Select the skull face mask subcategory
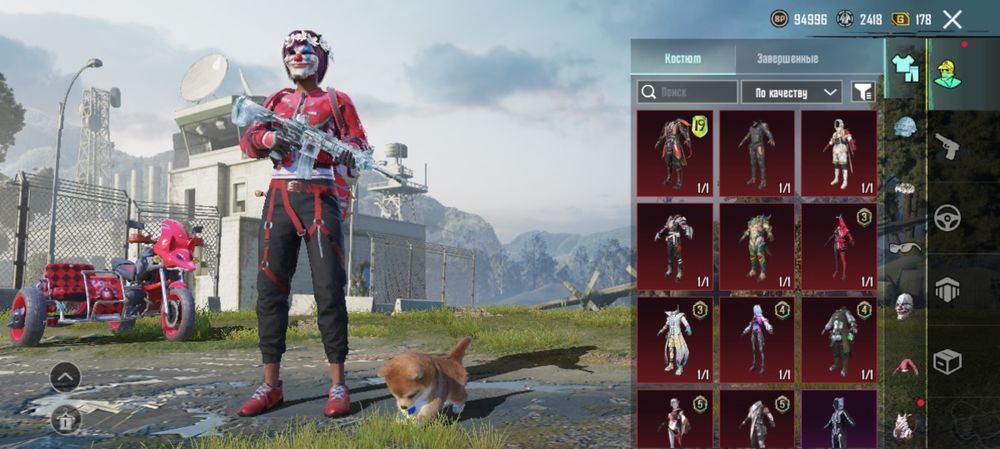This screenshot has width=1000, height=449. click(905, 306)
